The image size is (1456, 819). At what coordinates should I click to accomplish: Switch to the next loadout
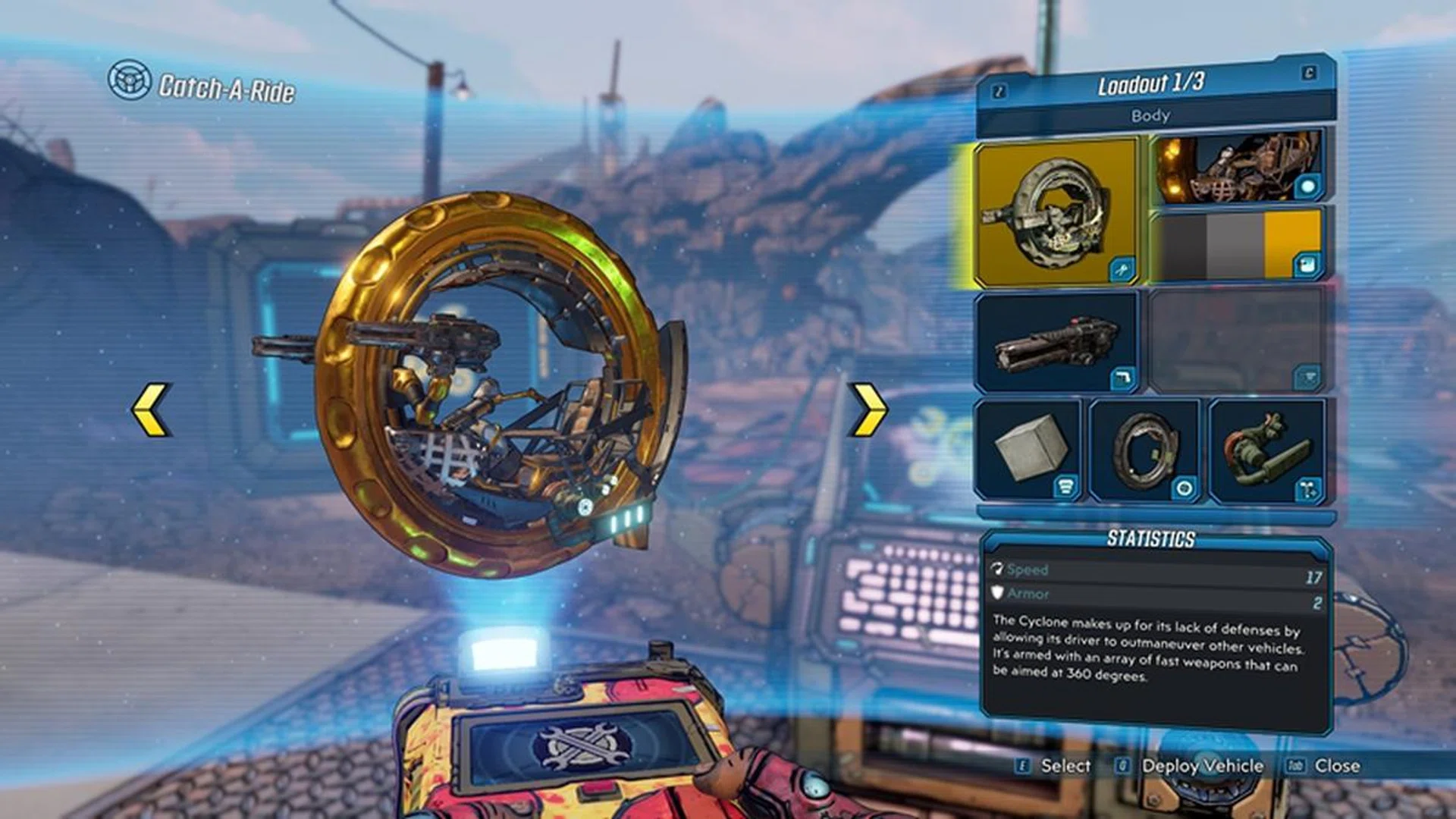coord(1309,73)
